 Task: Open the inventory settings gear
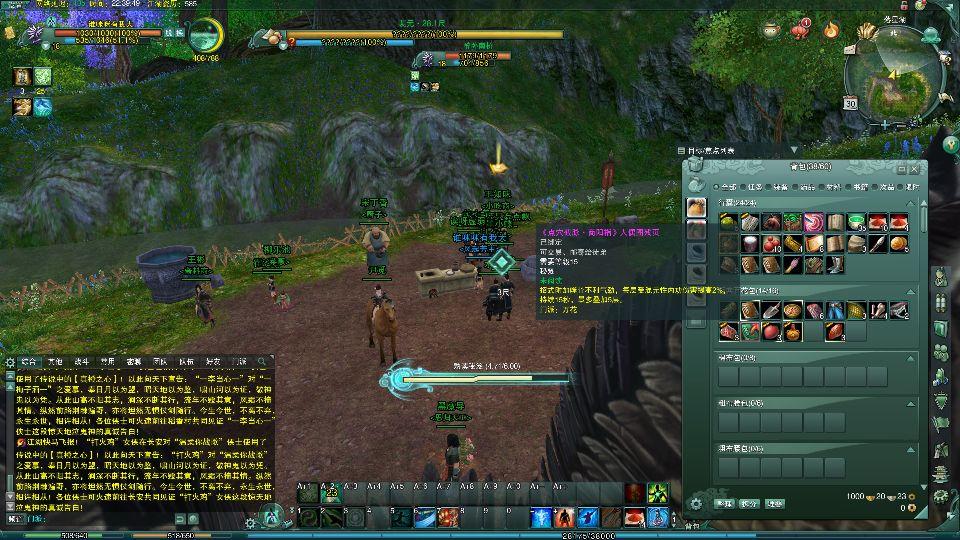pos(696,503)
